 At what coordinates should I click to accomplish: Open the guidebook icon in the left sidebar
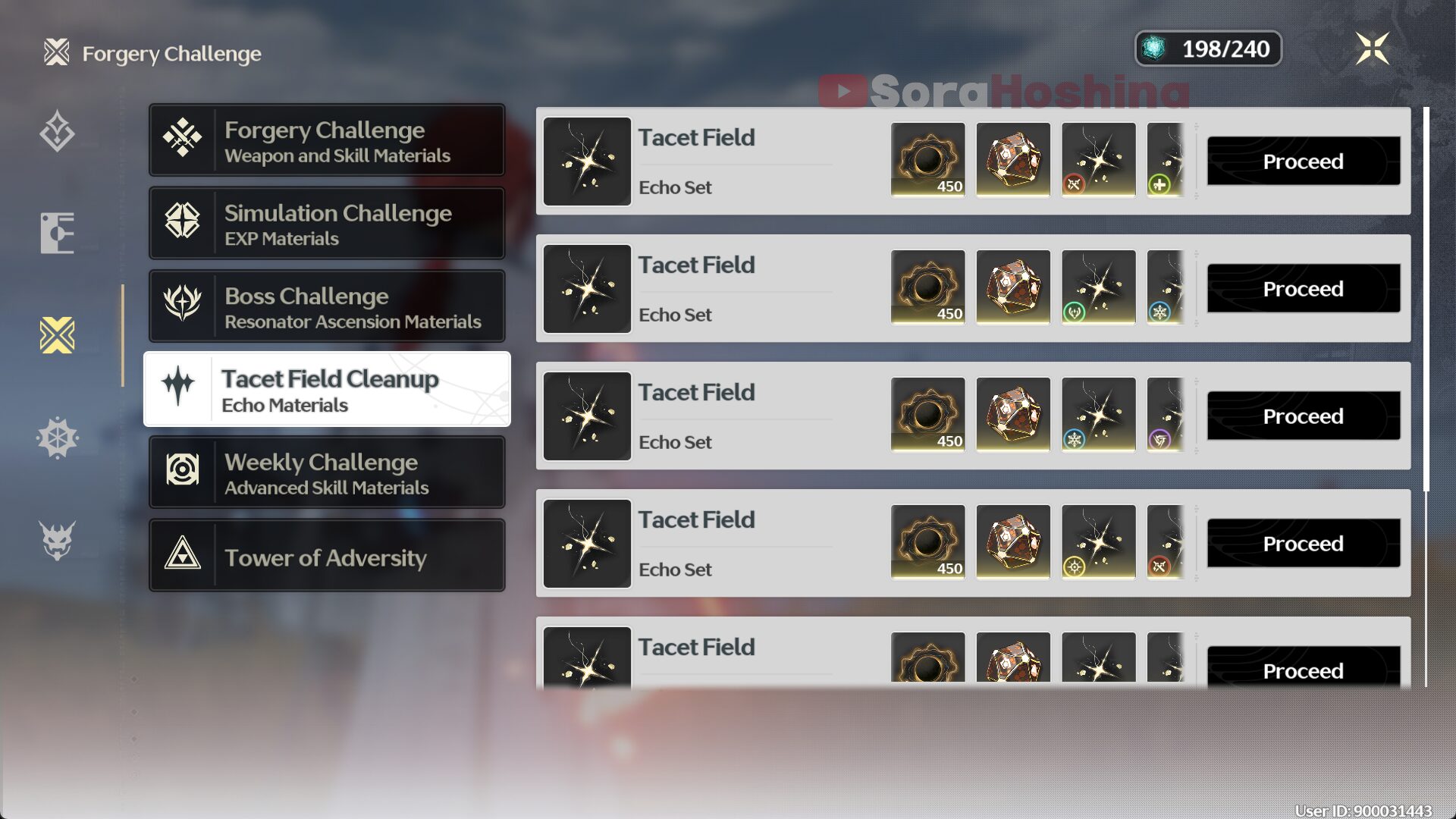(57, 233)
